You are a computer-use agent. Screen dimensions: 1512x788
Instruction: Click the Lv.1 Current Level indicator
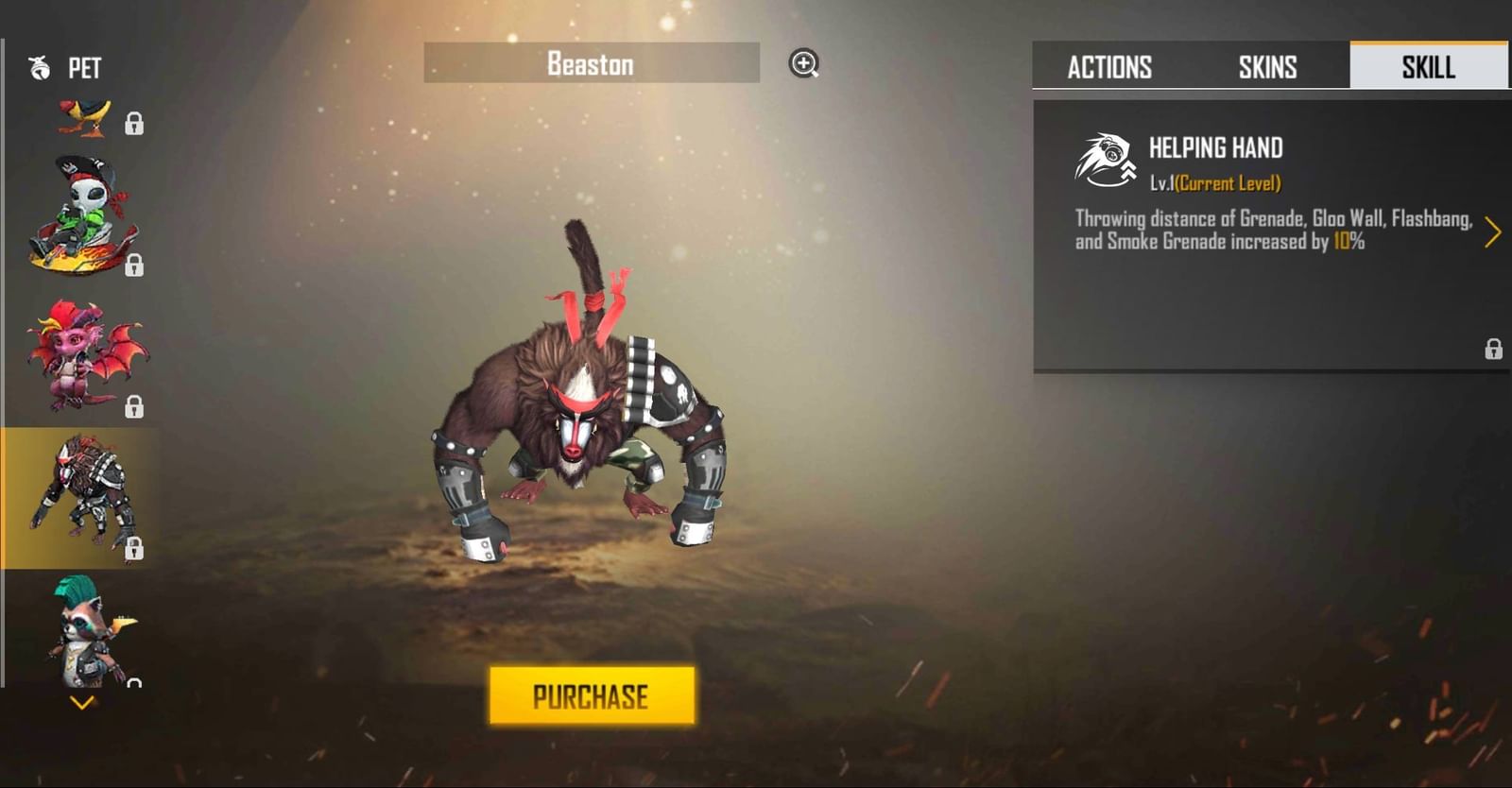1216,182
